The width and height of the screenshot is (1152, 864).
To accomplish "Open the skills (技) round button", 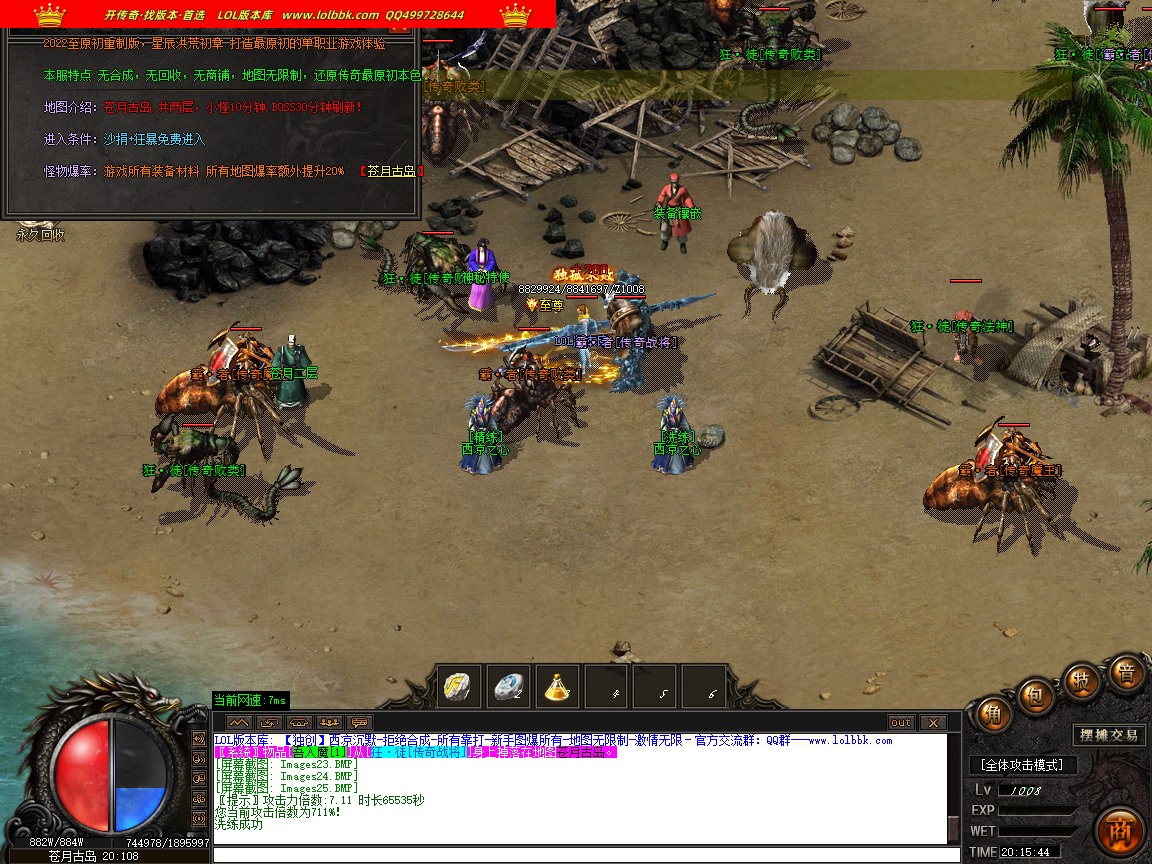I will [x=1081, y=680].
